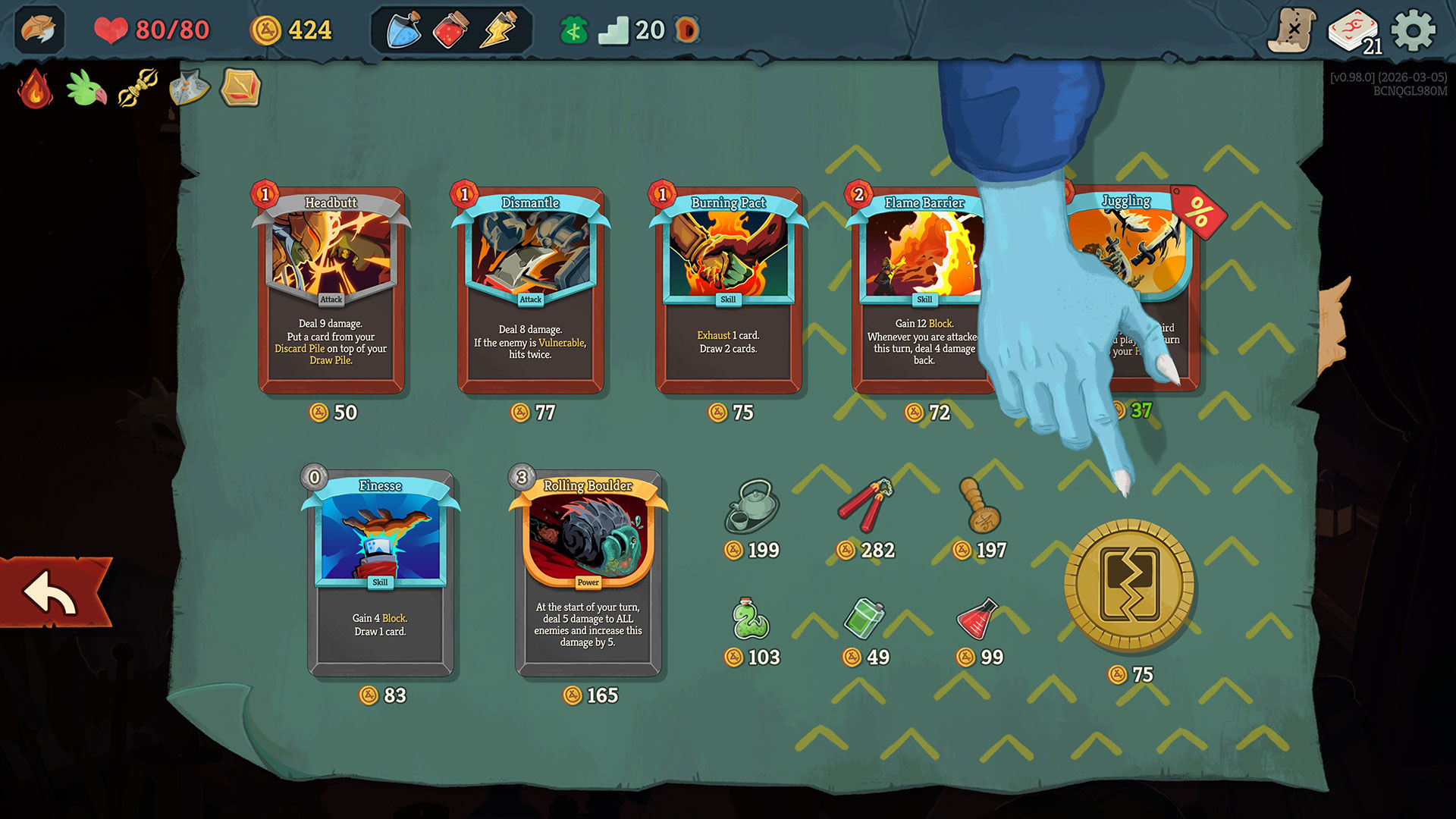The image size is (1456, 819).
Task: Buy the teapot relic for 199
Action: [751, 507]
